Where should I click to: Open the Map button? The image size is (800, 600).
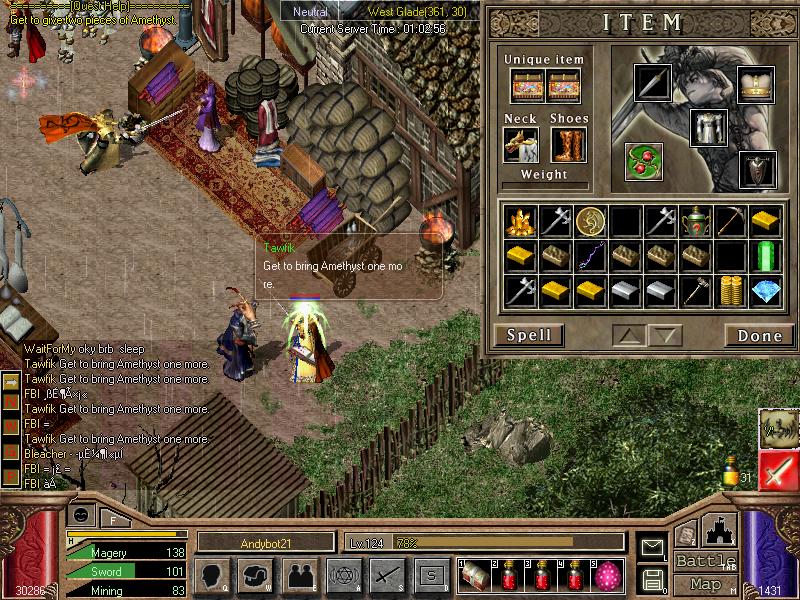(705, 584)
